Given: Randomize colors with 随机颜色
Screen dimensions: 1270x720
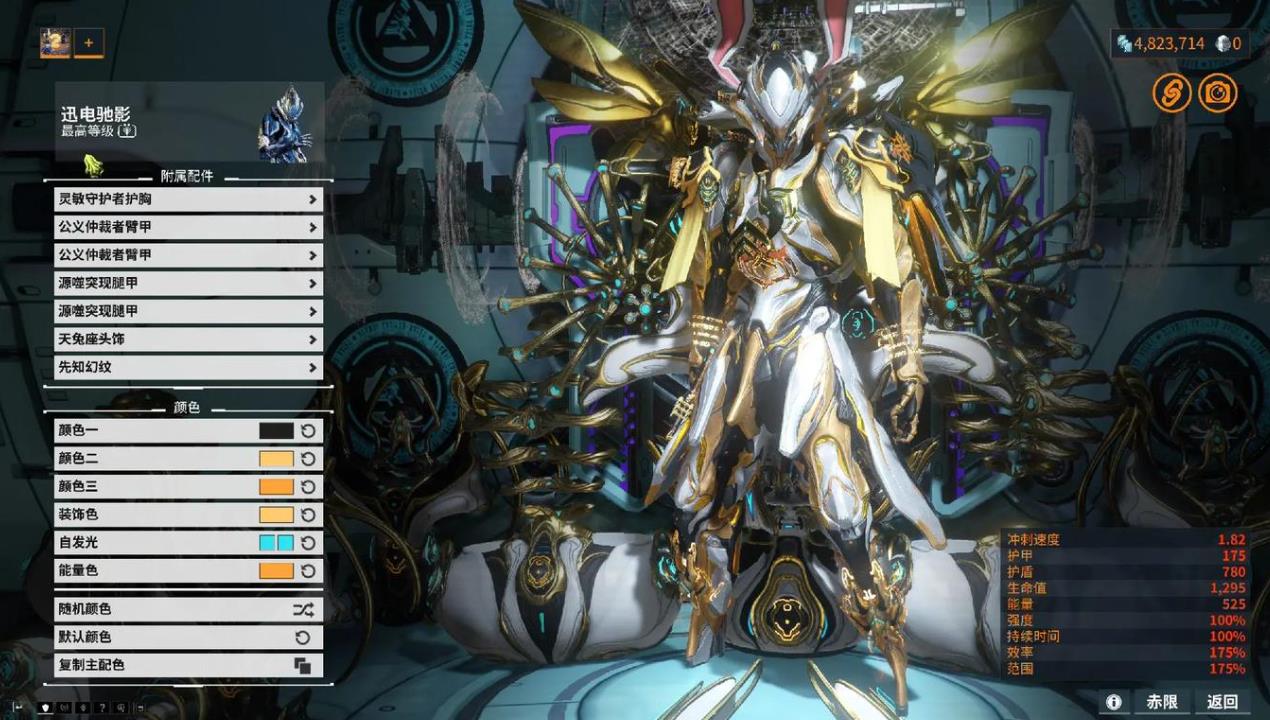Looking at the screenshot, I should point(188,609).
